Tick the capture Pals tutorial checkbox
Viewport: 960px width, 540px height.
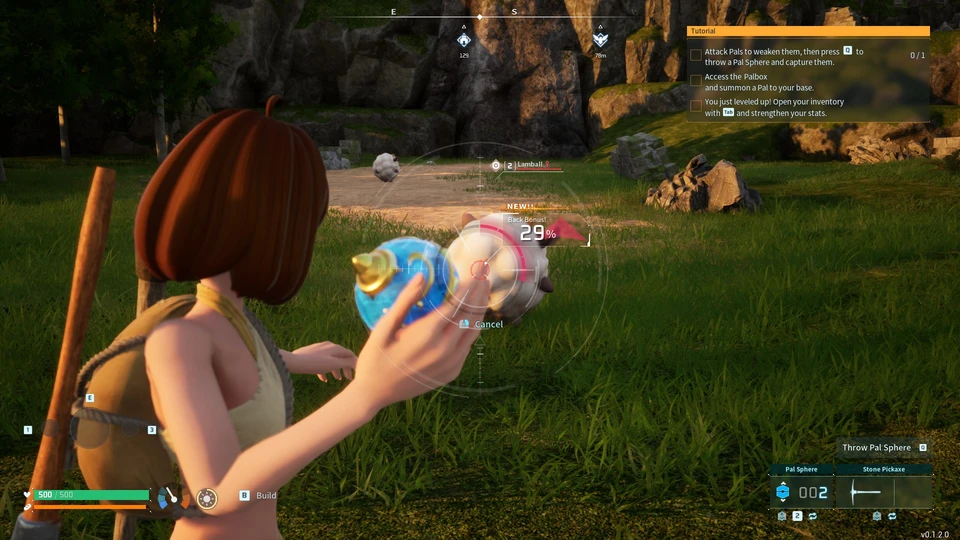click(696, 55)
